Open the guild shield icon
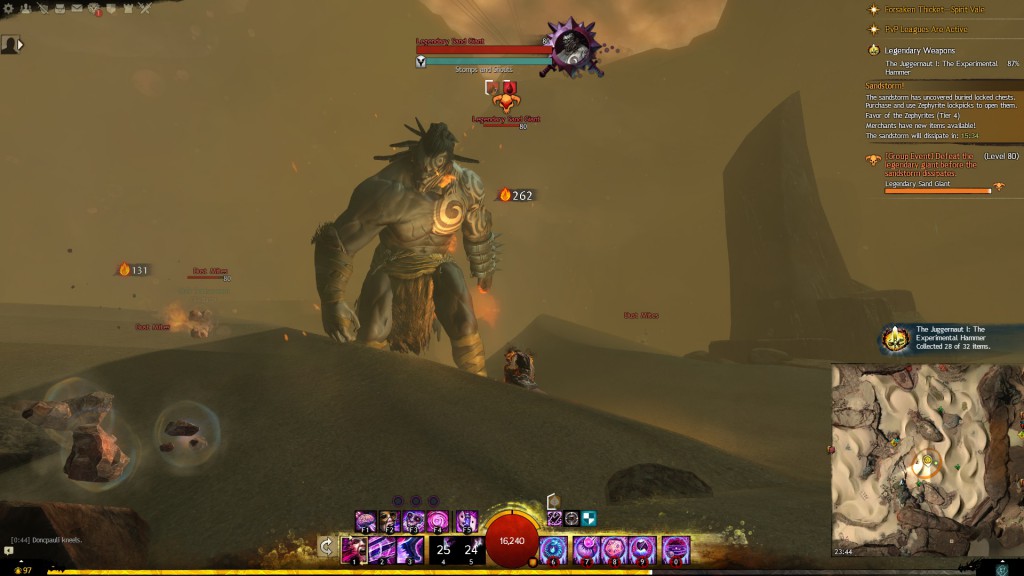1024x576 pixels. (110, 9)
